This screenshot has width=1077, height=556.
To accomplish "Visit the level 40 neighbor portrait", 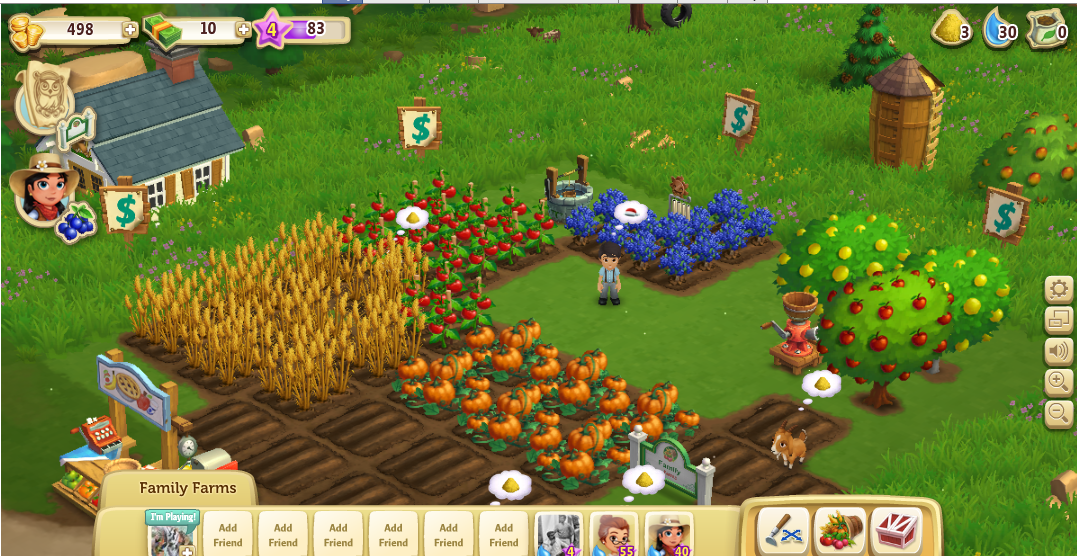I will (668, 534).
